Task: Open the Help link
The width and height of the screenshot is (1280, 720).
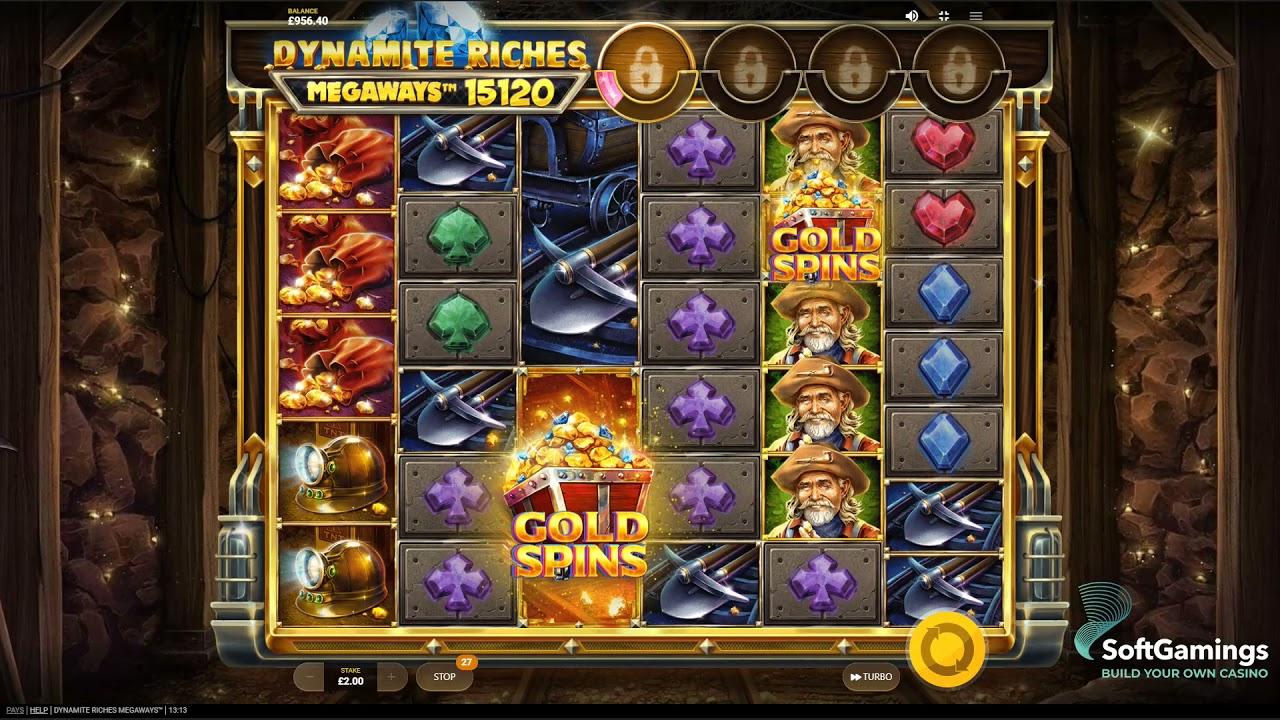Action: (39, 709)
